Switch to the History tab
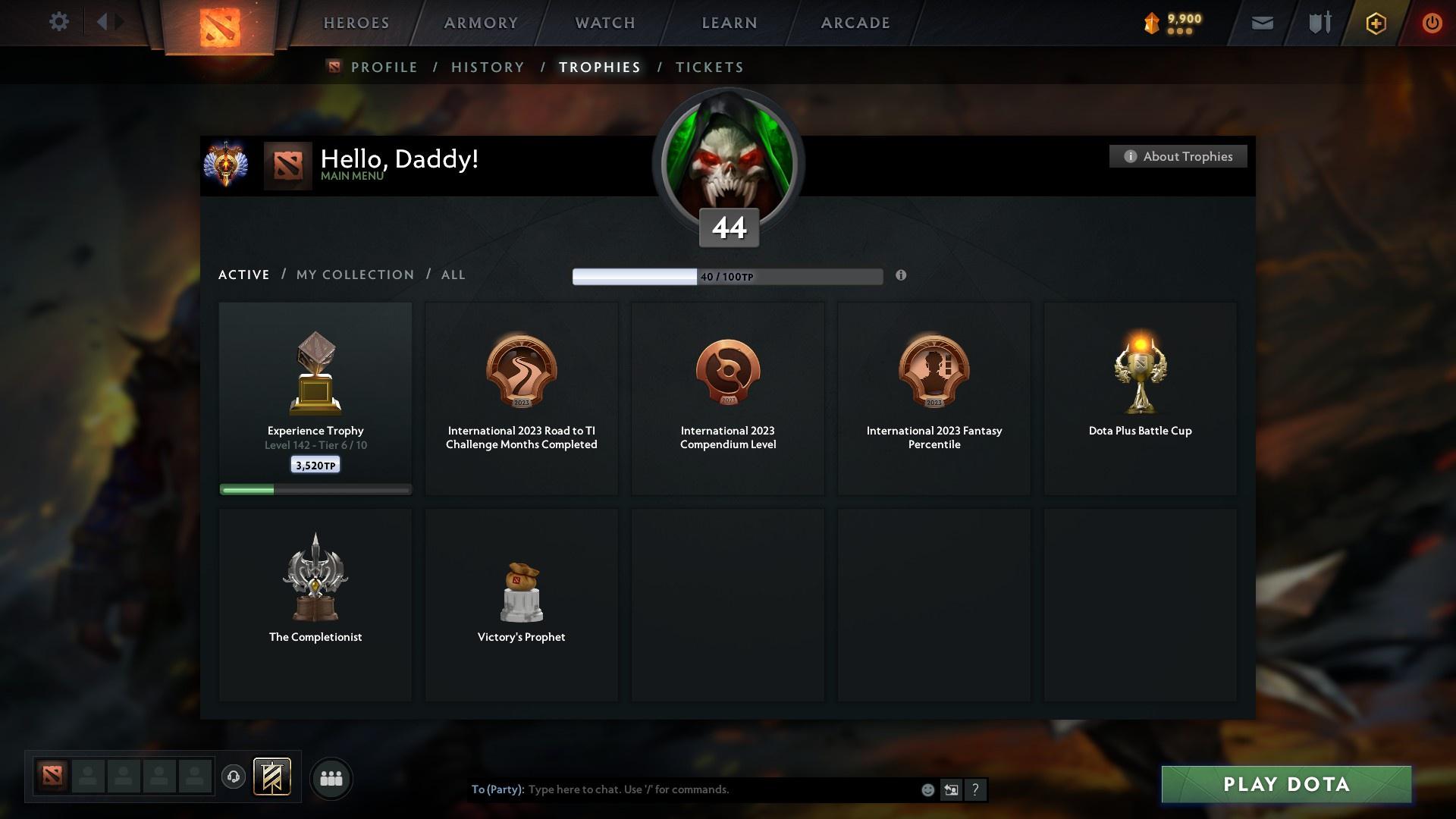 coord(488,67)
